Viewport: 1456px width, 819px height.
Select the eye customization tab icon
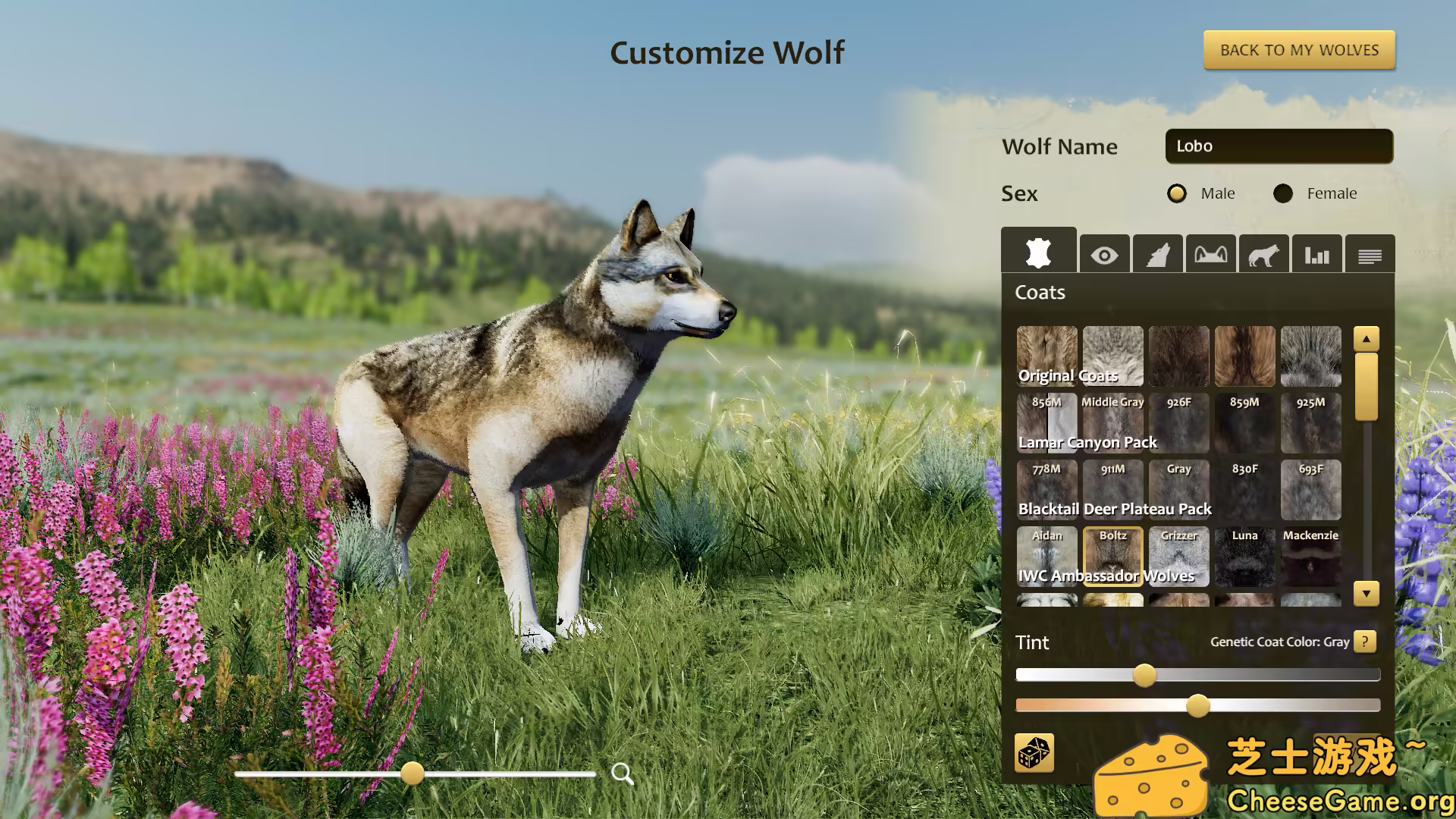pyautogui.click(x=1104, y=254)
